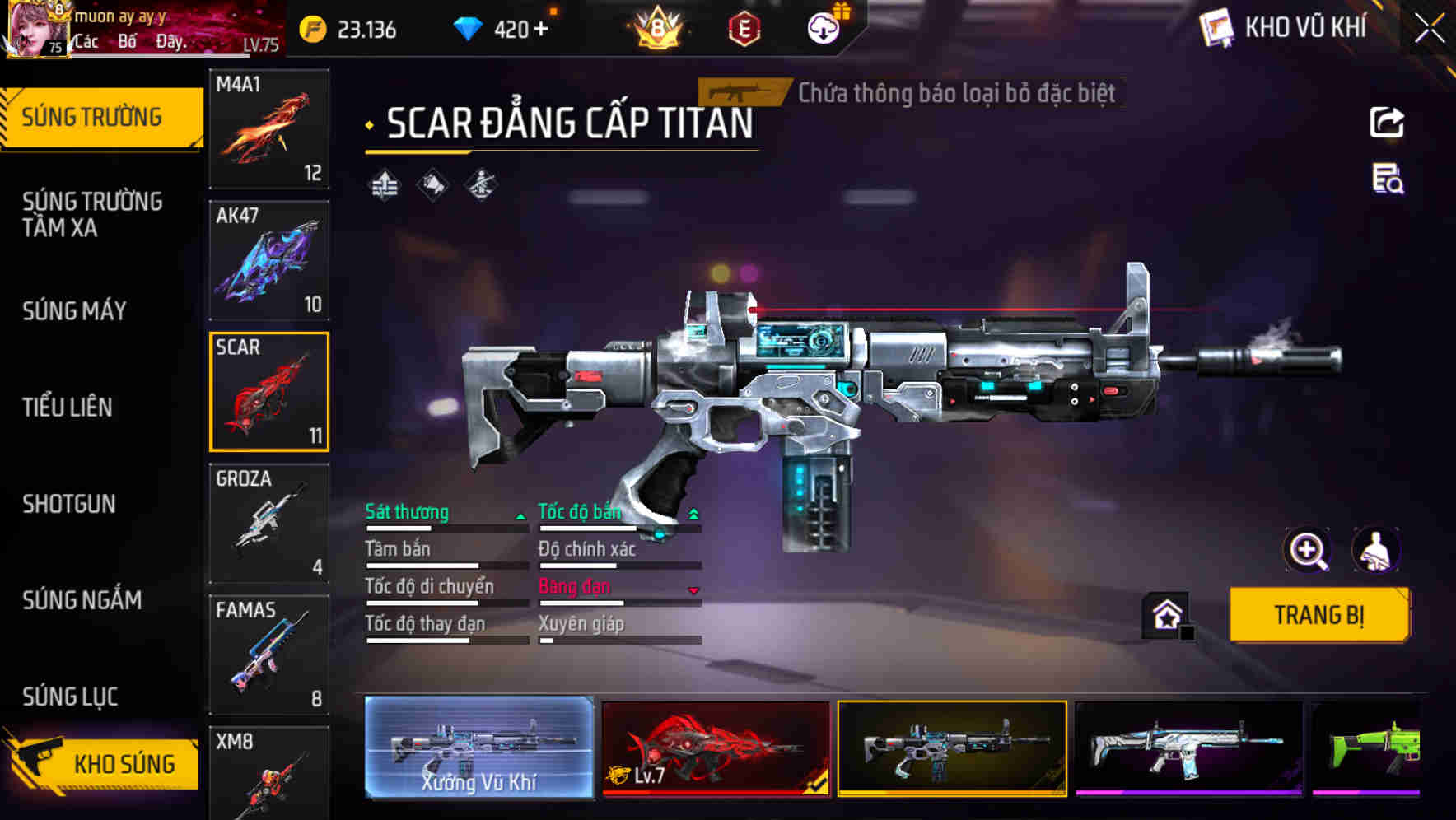1456x820 pixels.
Task: Select the FAMAS weapon tile
Action: (269, 655)
